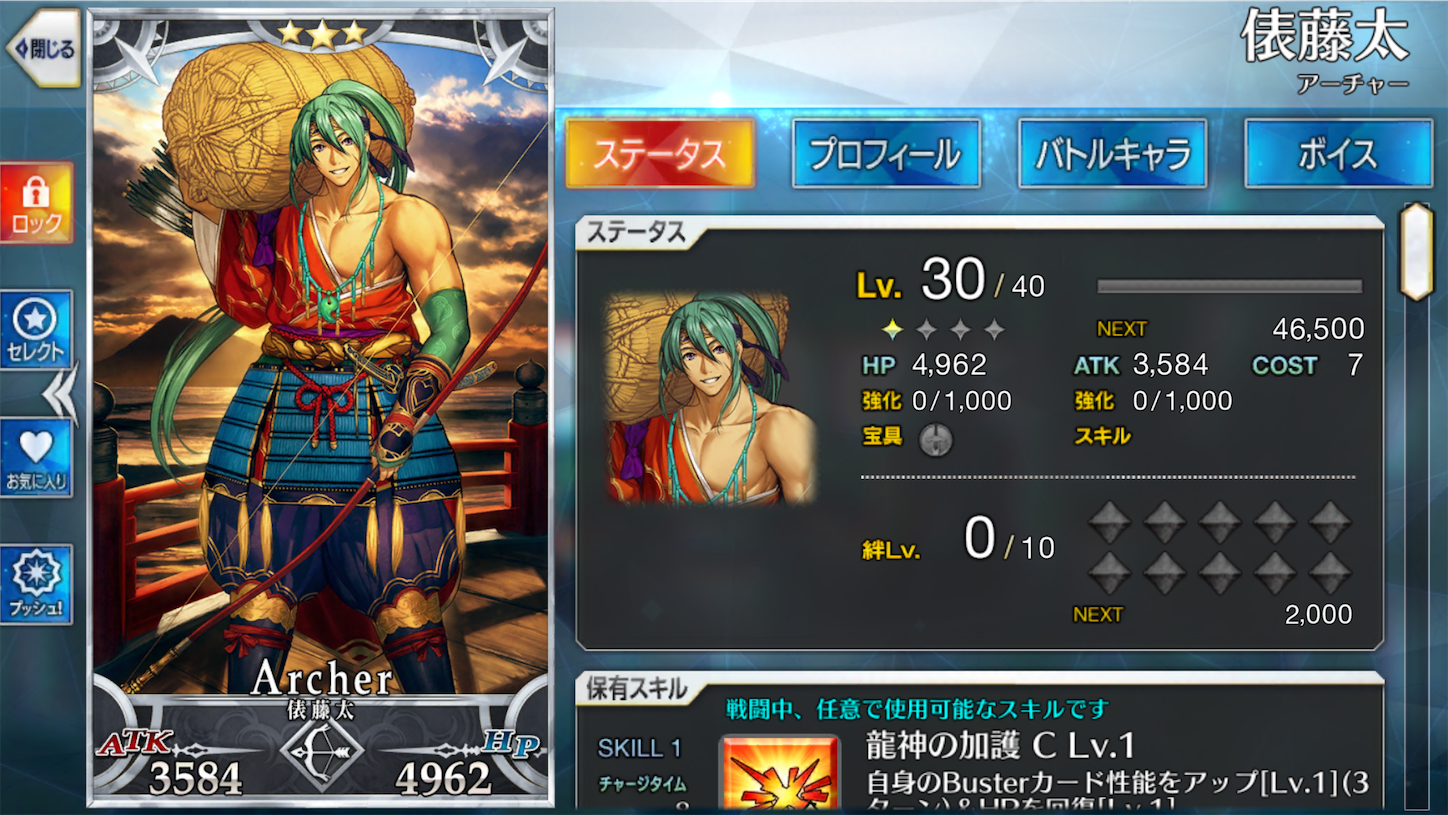Select the ボイス tab
The height and width of the screenshot is (815, 1448).
pos(1337,152)
